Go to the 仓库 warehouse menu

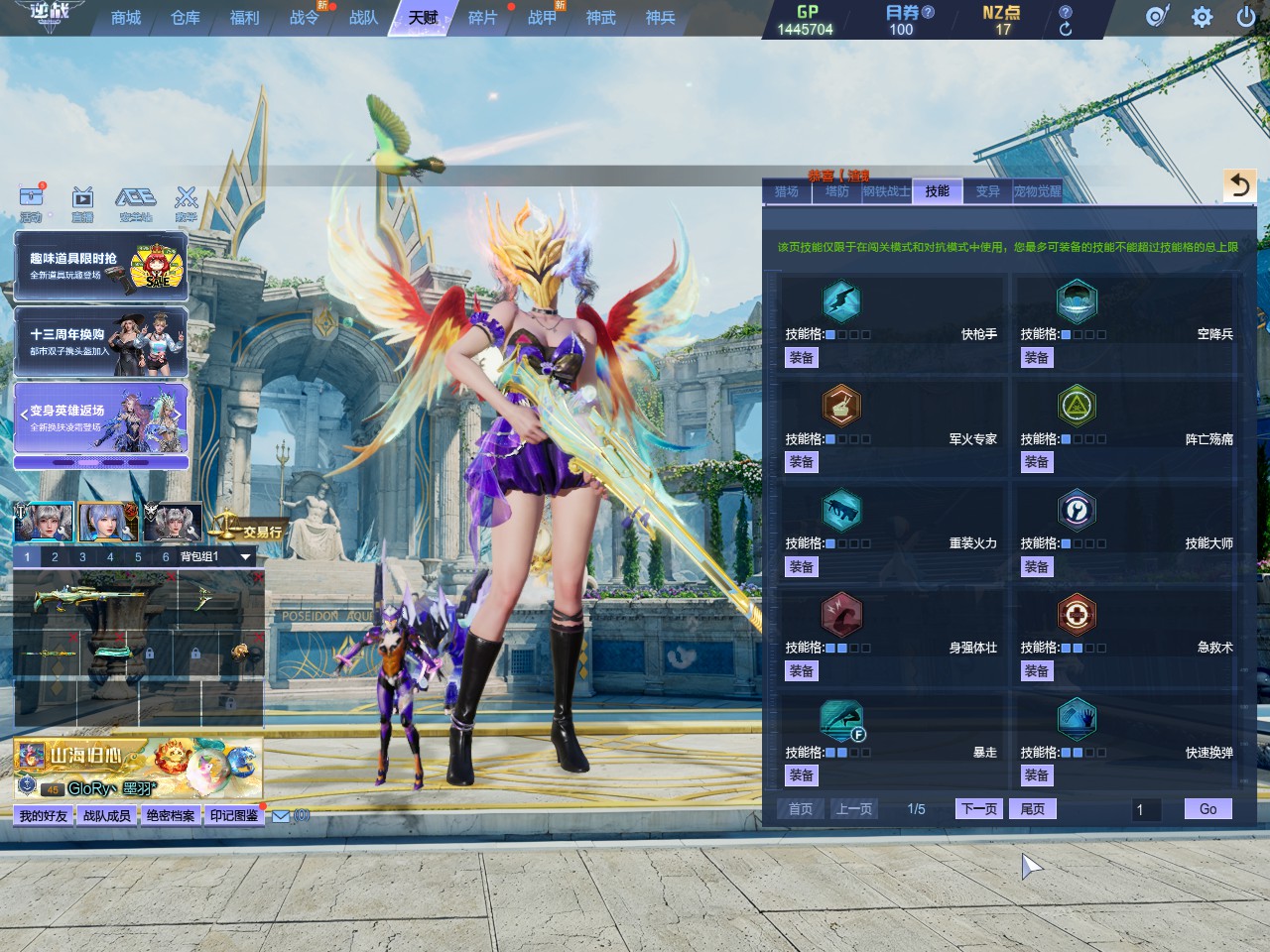click(x=186, y=18)
